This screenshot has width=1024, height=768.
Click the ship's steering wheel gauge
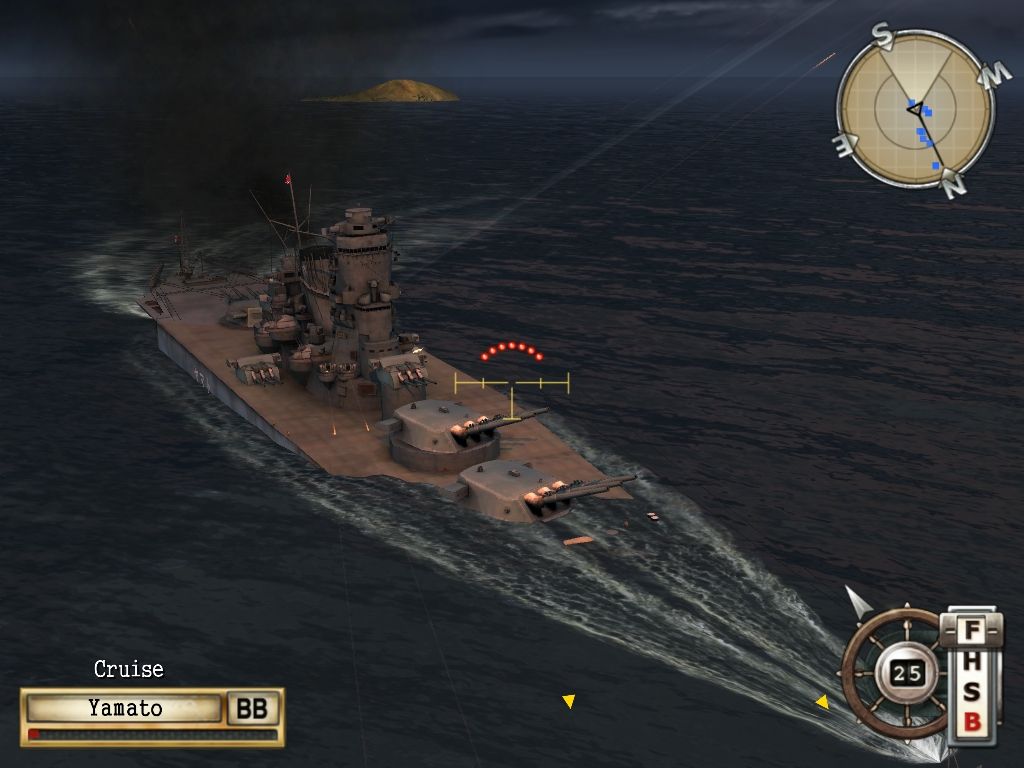pos(895,673)
